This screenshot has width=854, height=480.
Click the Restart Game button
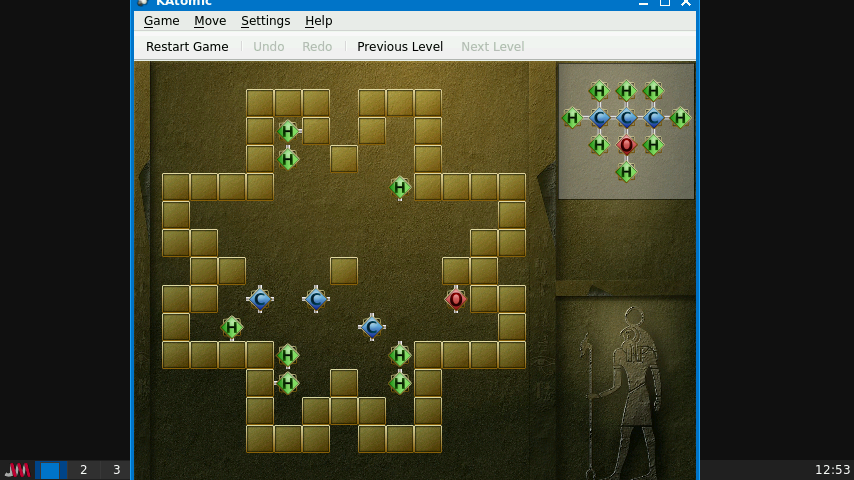click(187, 47)
